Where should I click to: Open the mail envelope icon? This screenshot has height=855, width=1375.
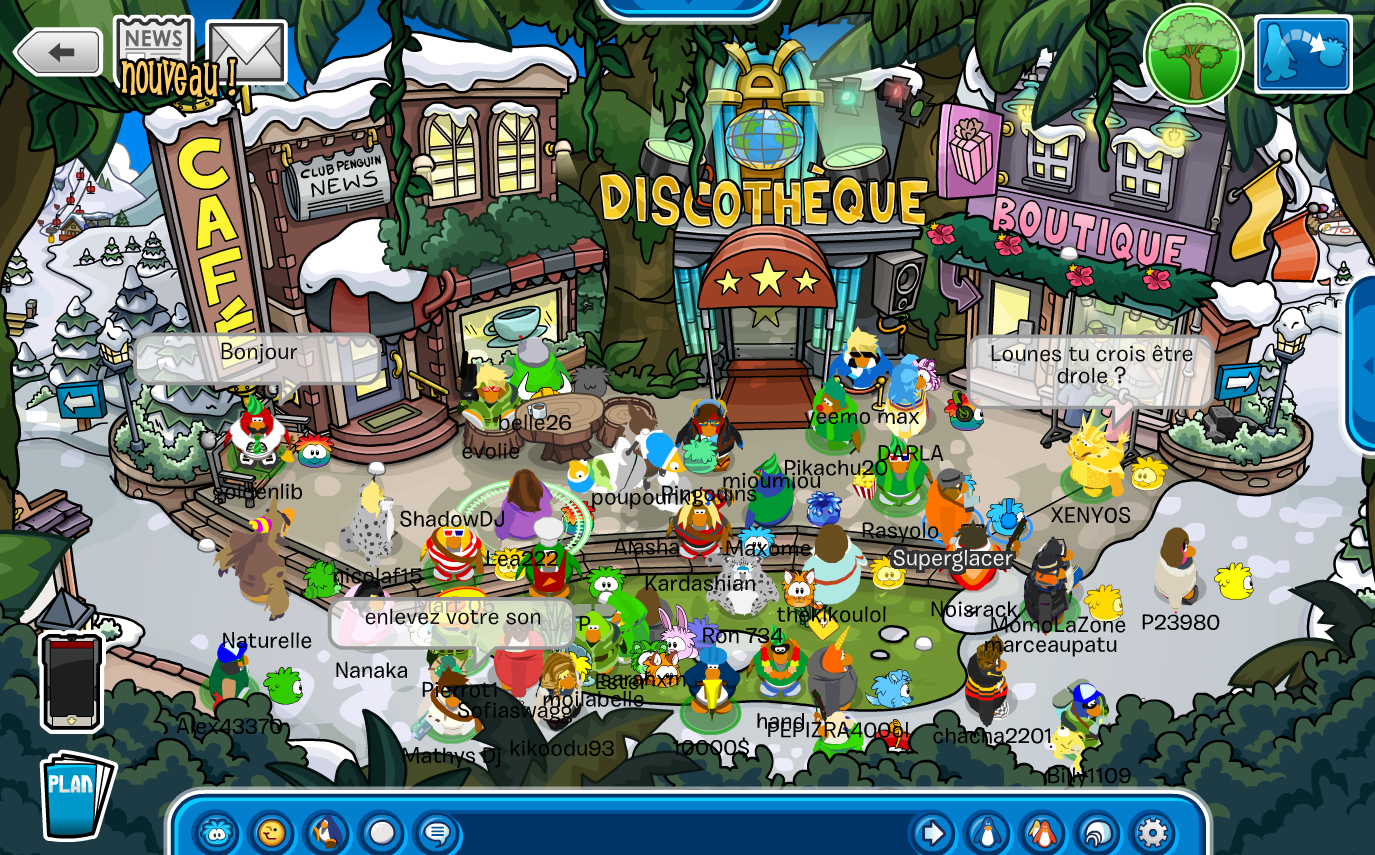[x=246, y=52]
